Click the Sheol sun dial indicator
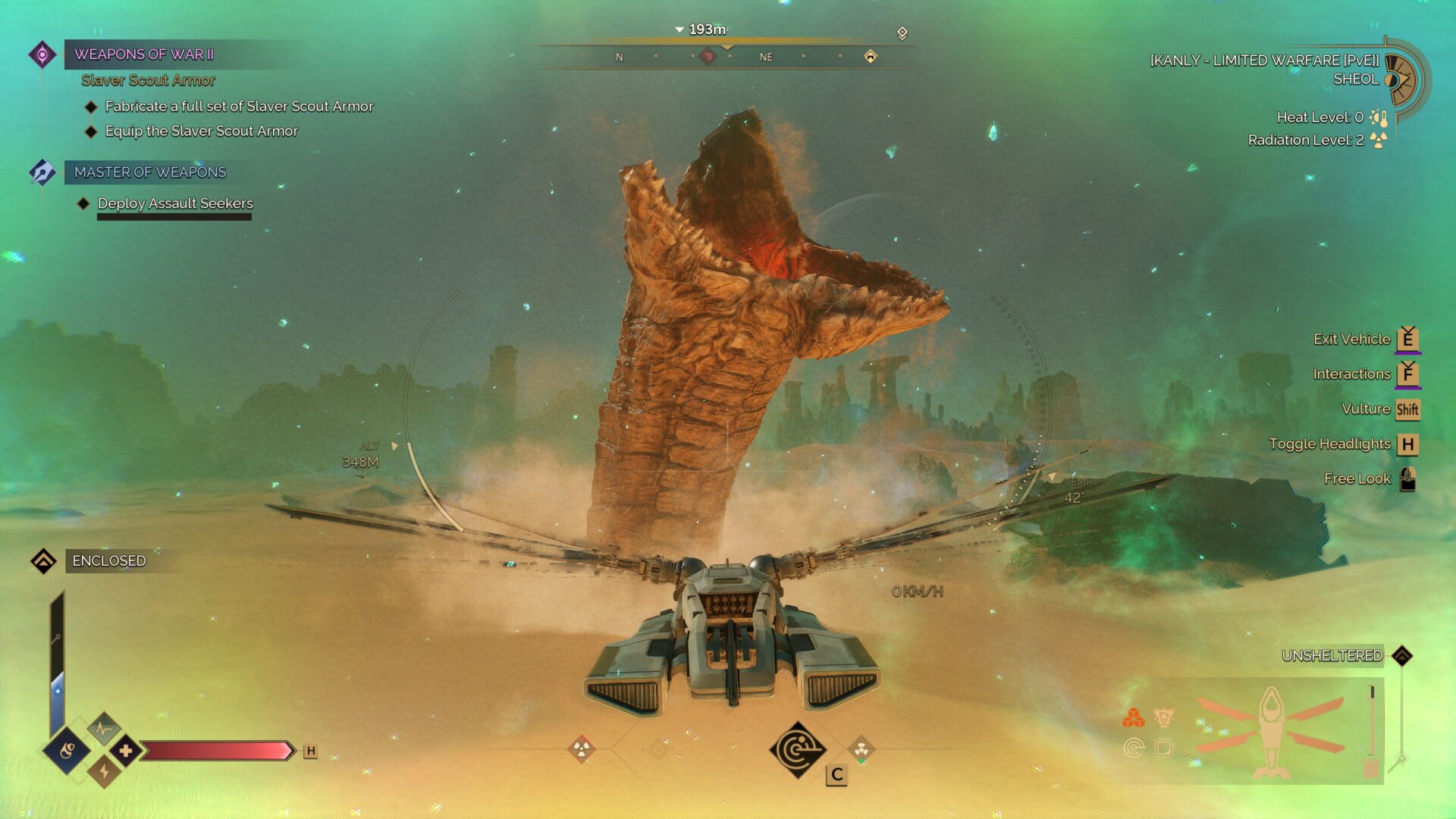The image size is (1456, 819). 1401,79
